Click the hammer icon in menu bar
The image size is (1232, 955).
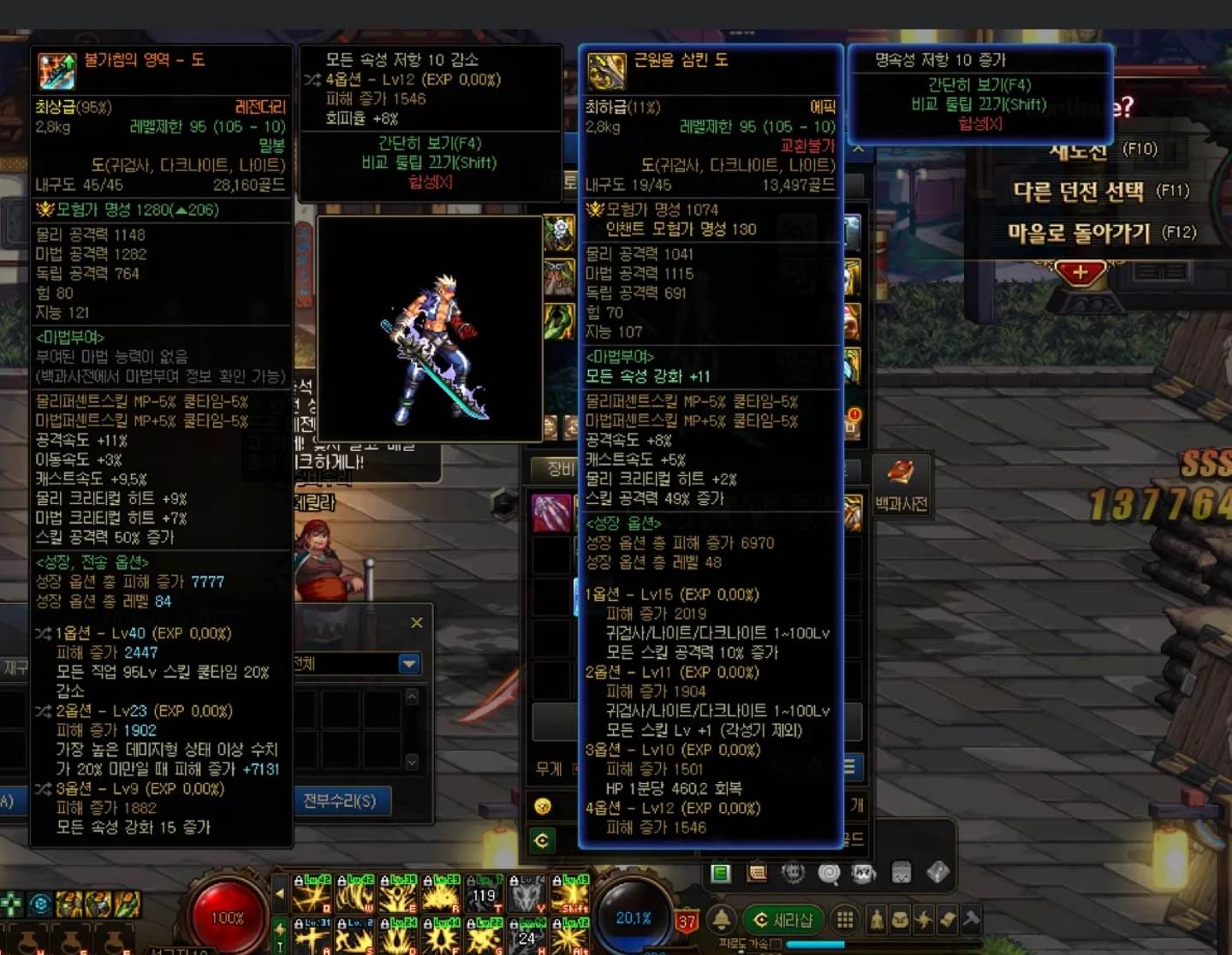coord(971,920)
